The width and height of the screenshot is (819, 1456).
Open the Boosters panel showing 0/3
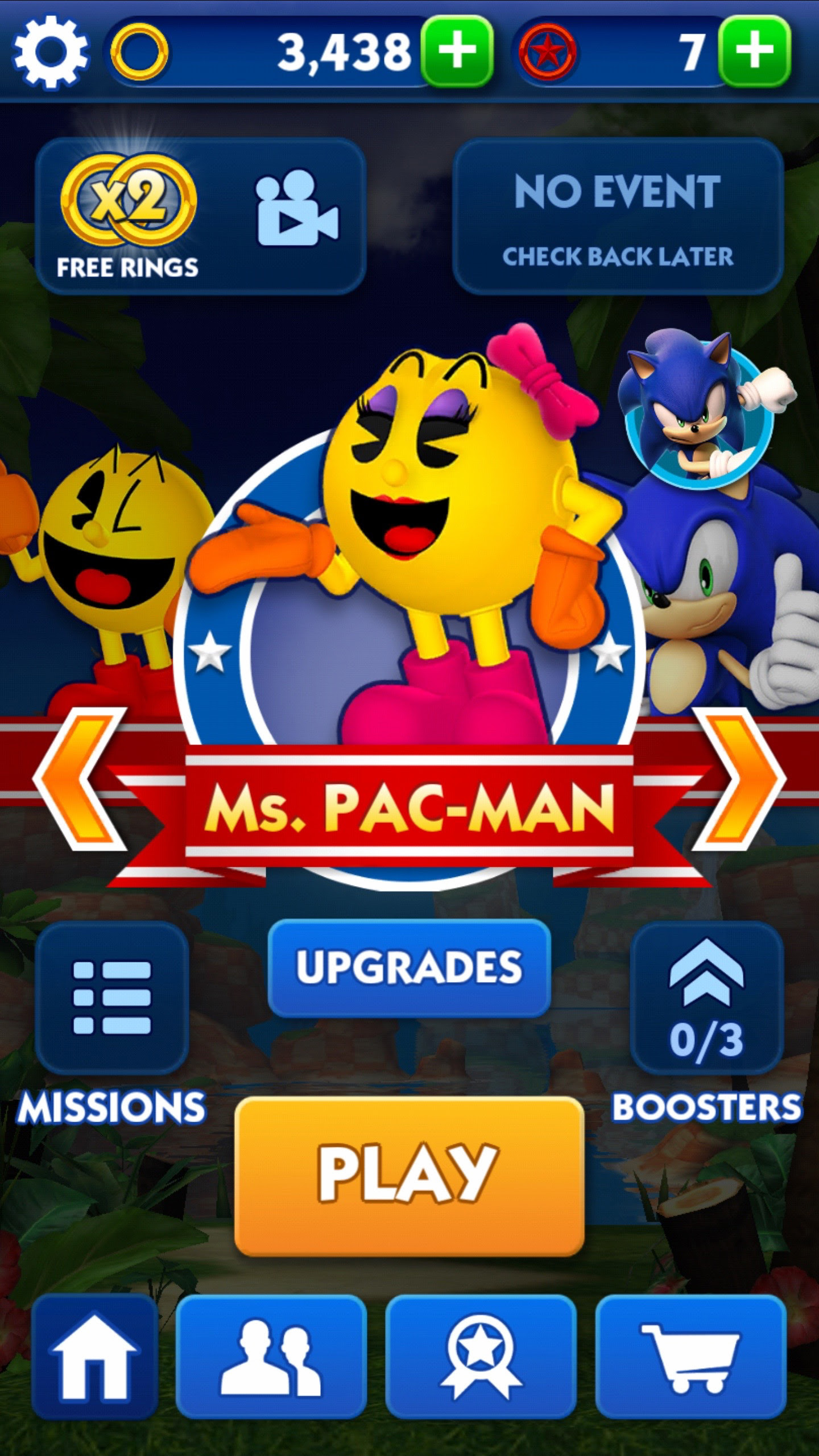[707, 998]
